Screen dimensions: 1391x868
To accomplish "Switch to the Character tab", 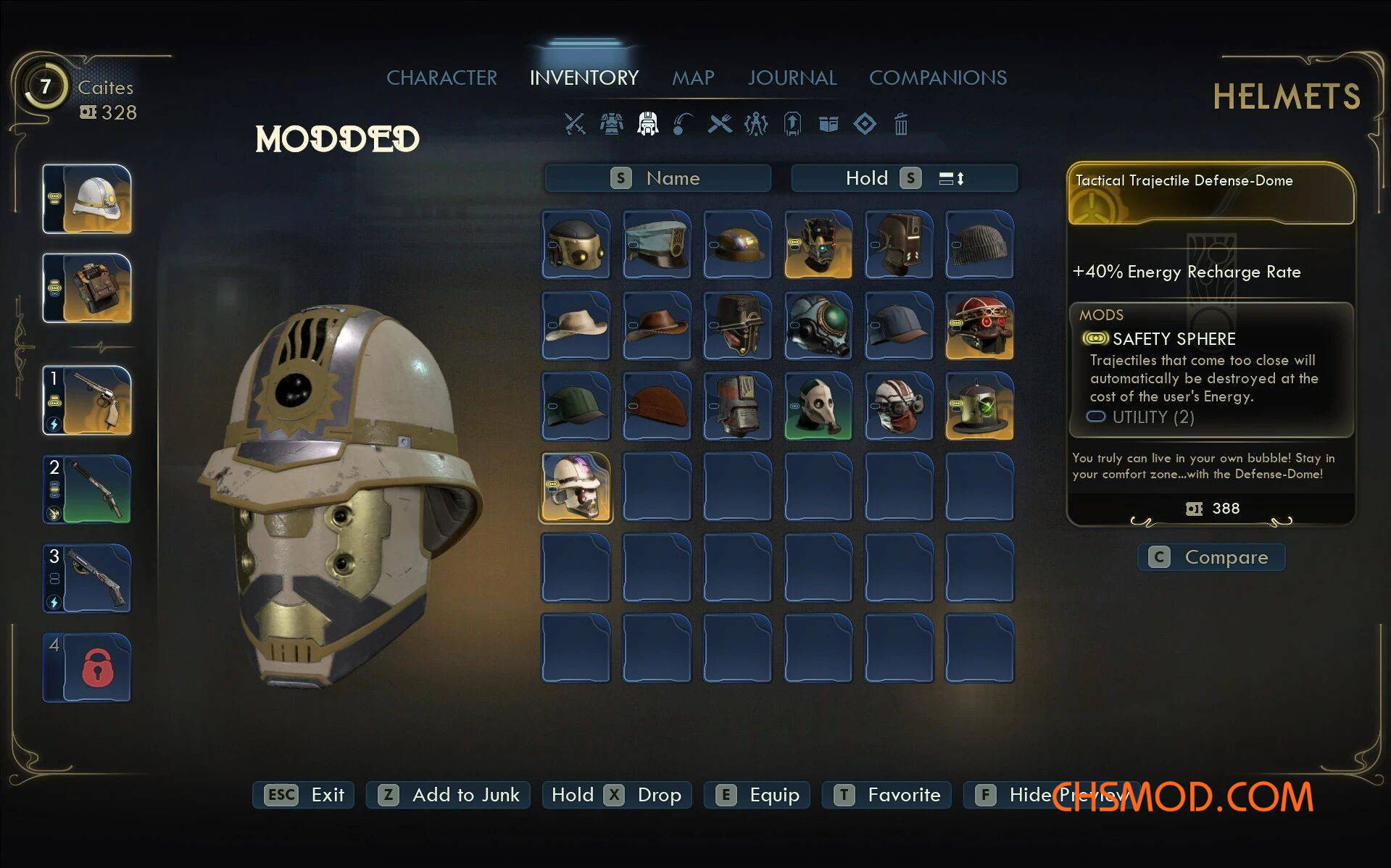I will [x=441, y=78].
